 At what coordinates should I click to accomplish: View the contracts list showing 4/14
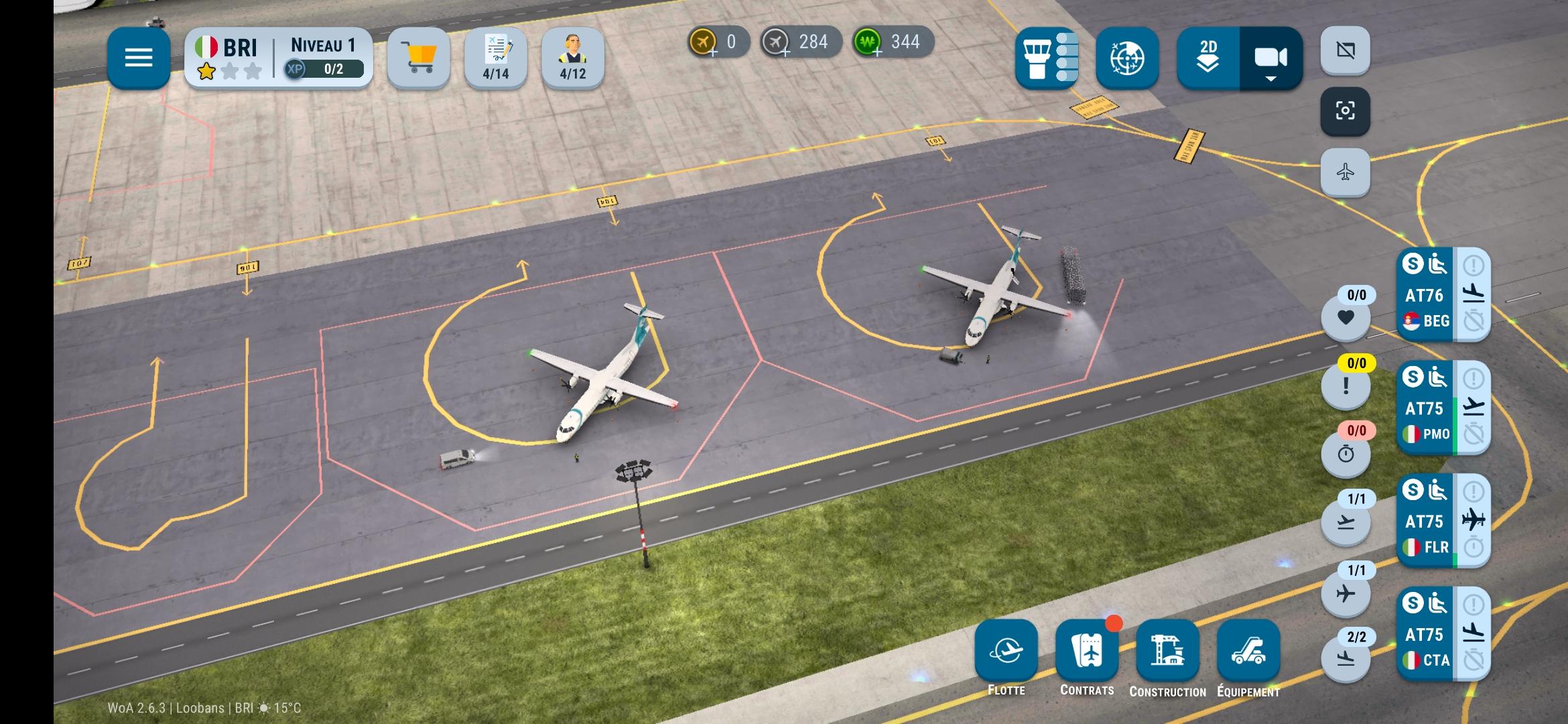coord(496,58)
